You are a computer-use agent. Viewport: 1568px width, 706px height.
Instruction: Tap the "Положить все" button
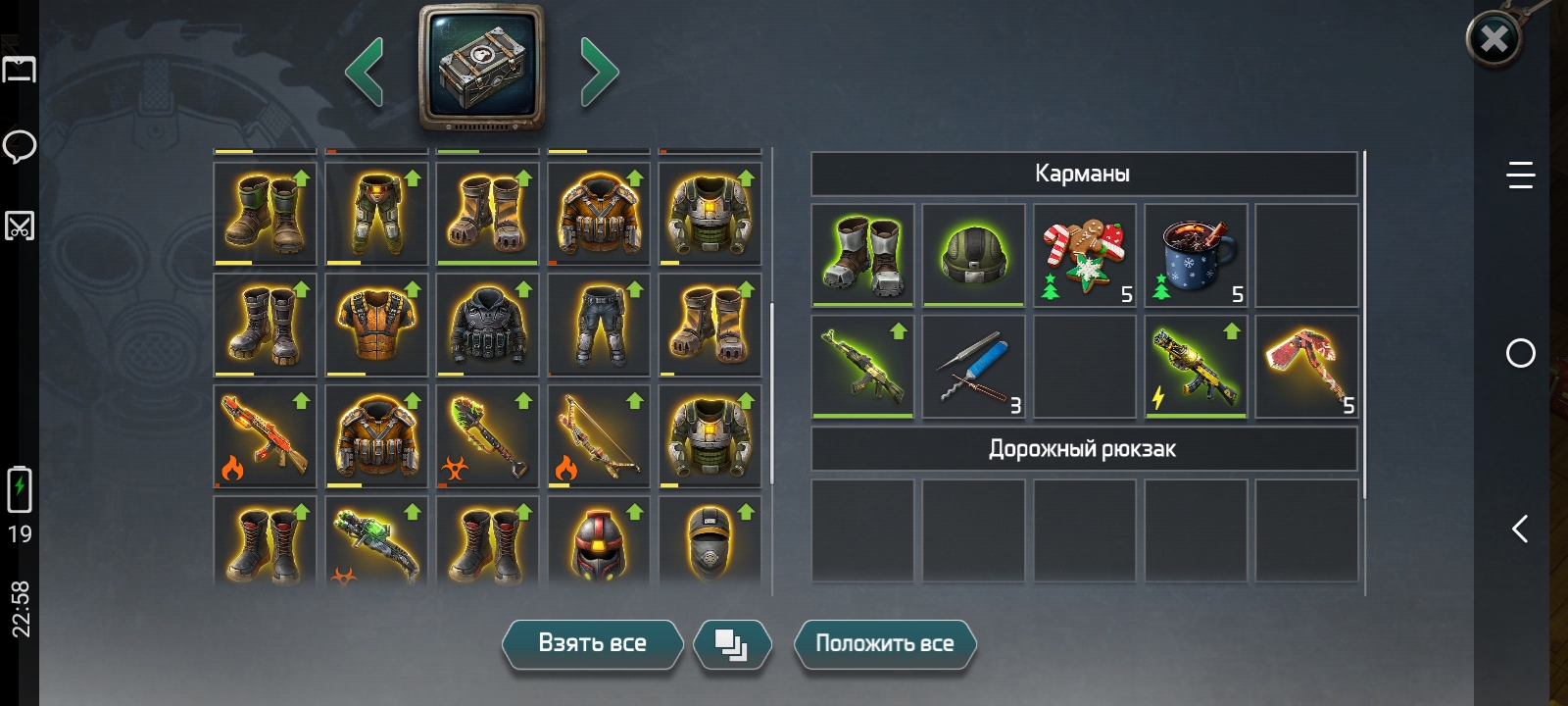(x=884, y=643)
